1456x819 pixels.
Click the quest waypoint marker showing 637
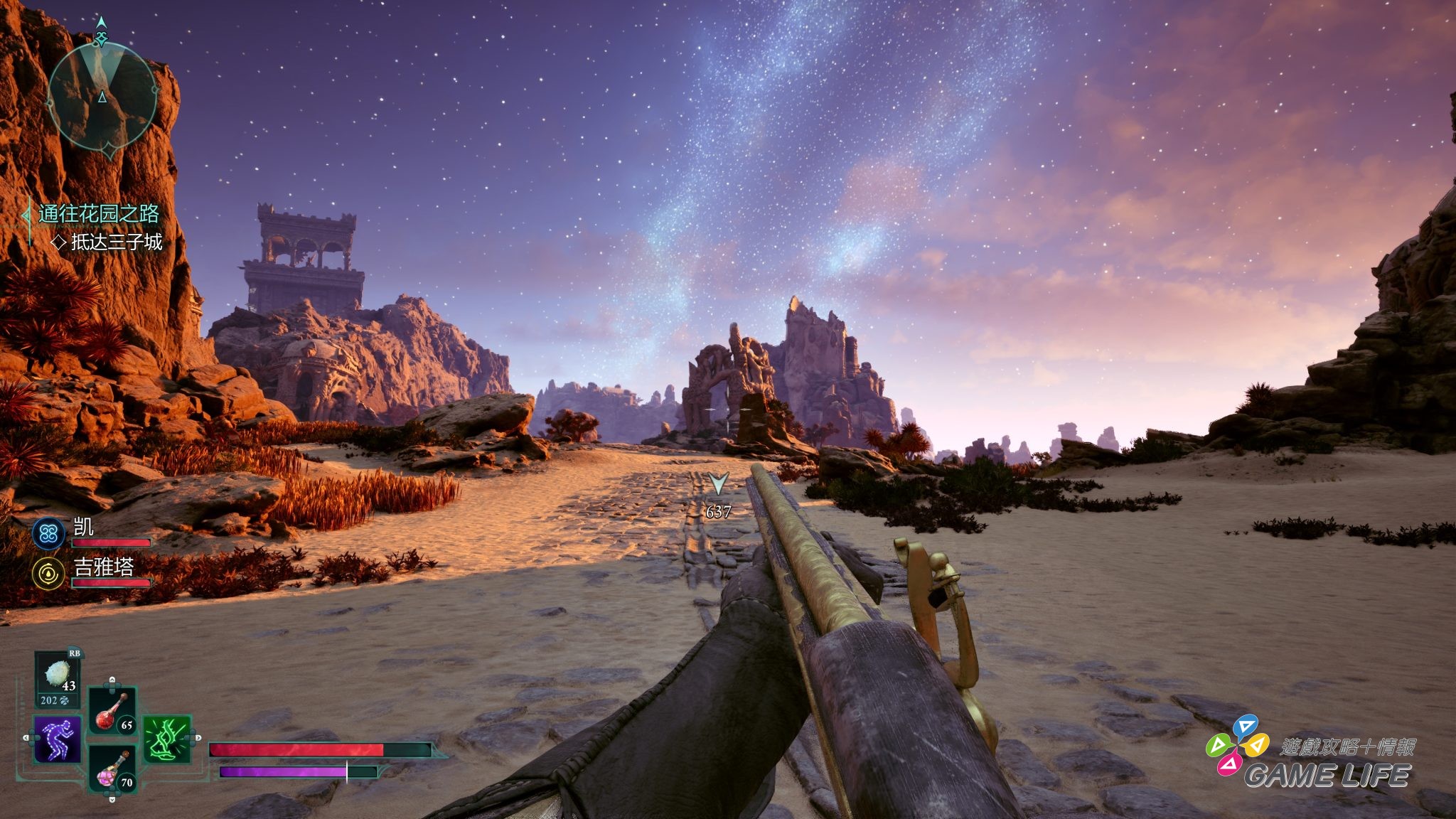tap(718, 485)
